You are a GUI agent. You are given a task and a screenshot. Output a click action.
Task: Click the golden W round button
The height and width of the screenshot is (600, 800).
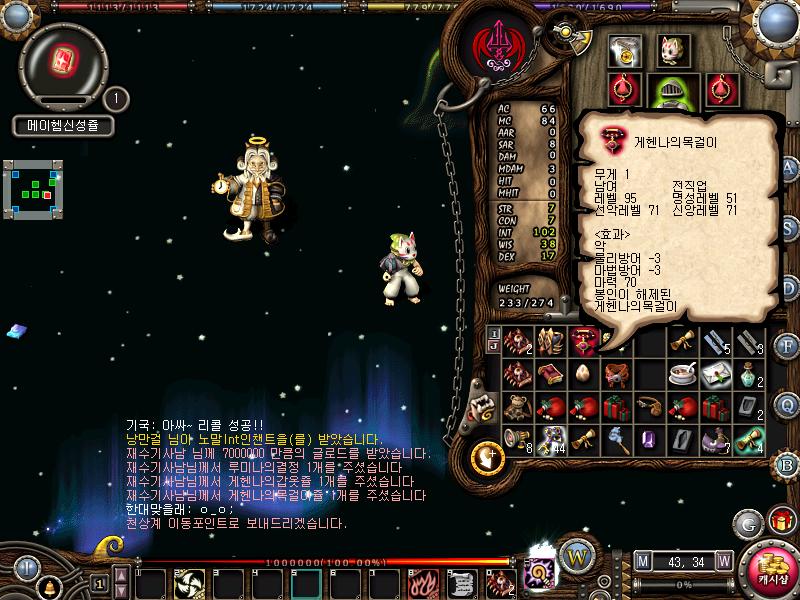point(575,555)
